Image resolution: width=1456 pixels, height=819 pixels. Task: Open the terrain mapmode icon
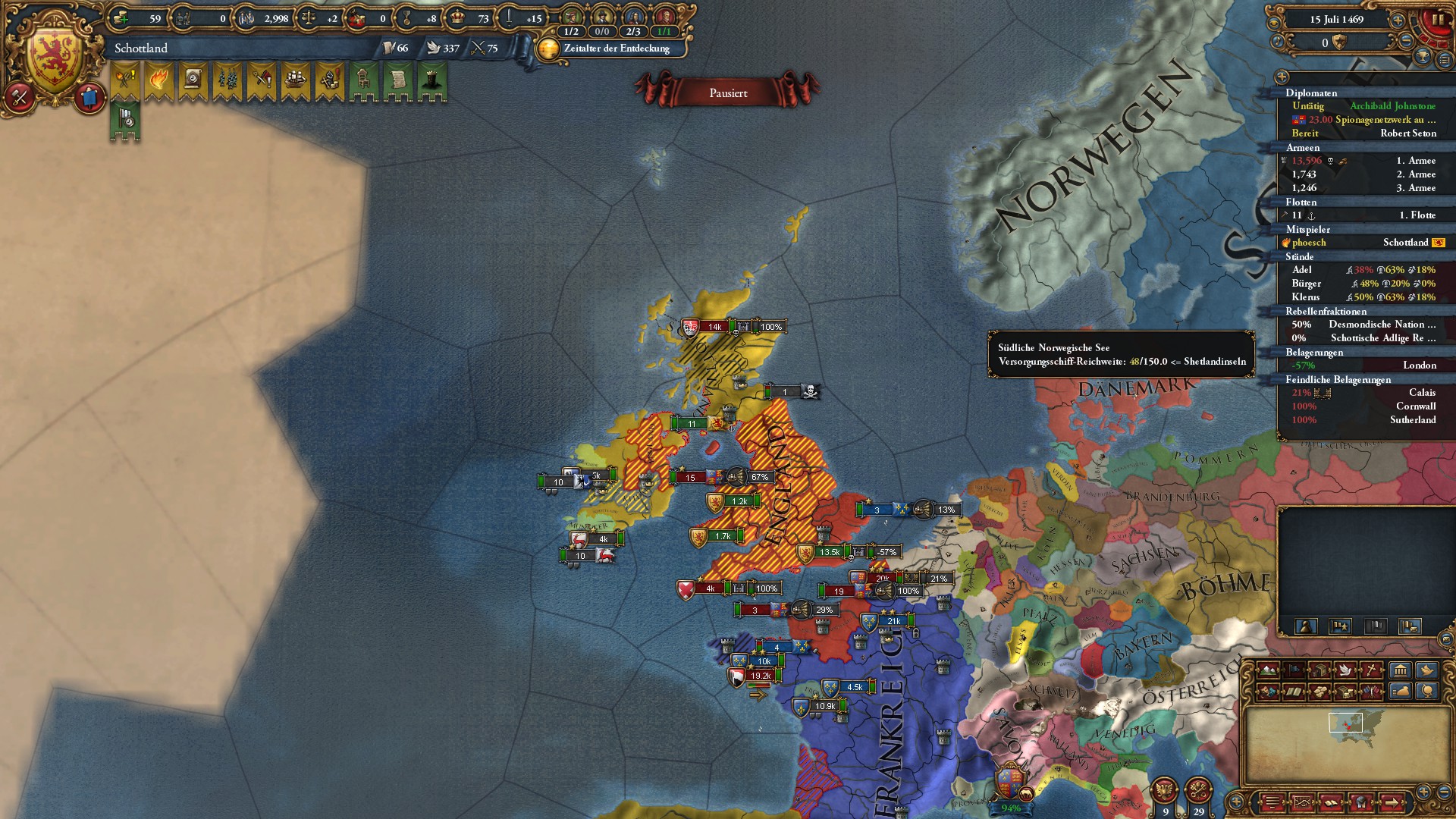pyautogui.click(x=1267, y=670)
